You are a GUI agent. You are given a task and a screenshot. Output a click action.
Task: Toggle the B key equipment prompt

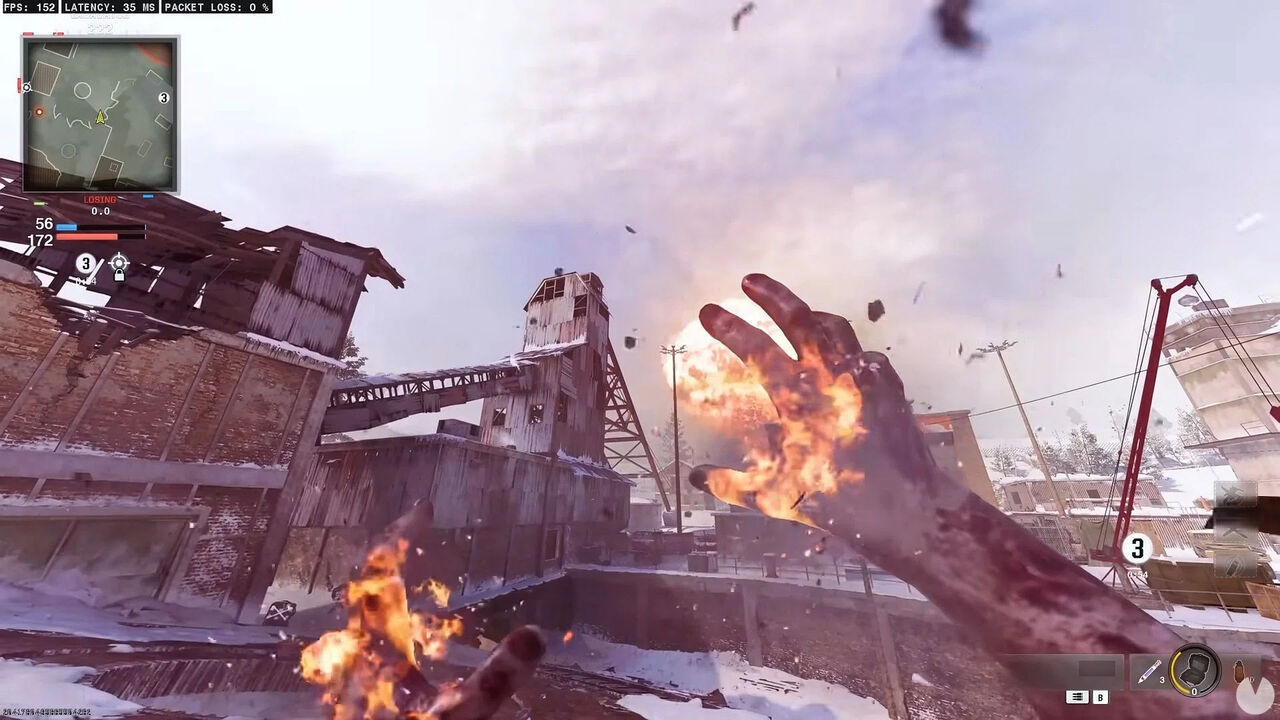(x=1101, y=697)
